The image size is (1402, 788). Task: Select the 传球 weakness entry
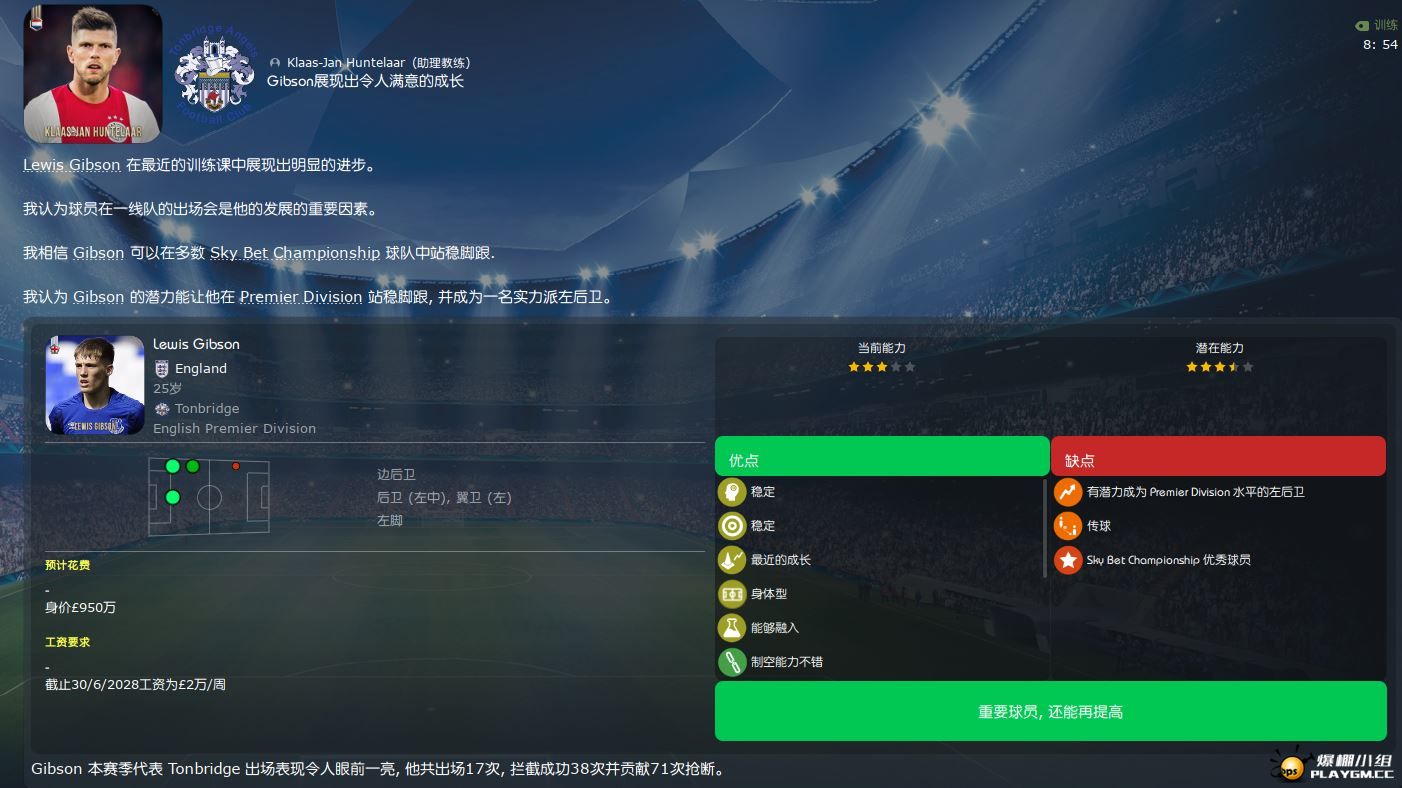coord(1098,526)
